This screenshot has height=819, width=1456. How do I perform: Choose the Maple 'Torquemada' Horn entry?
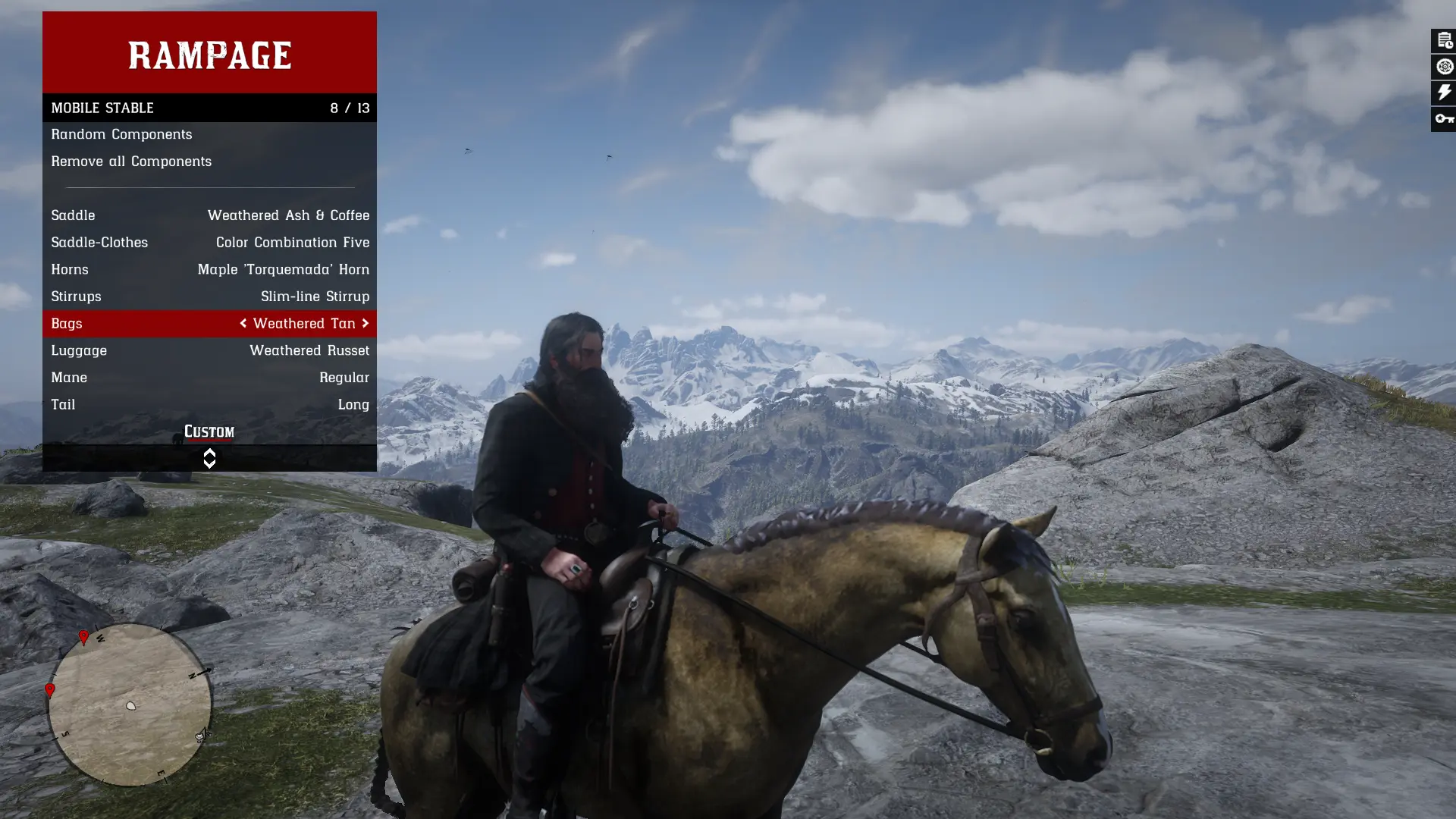(x=209, y=269)
